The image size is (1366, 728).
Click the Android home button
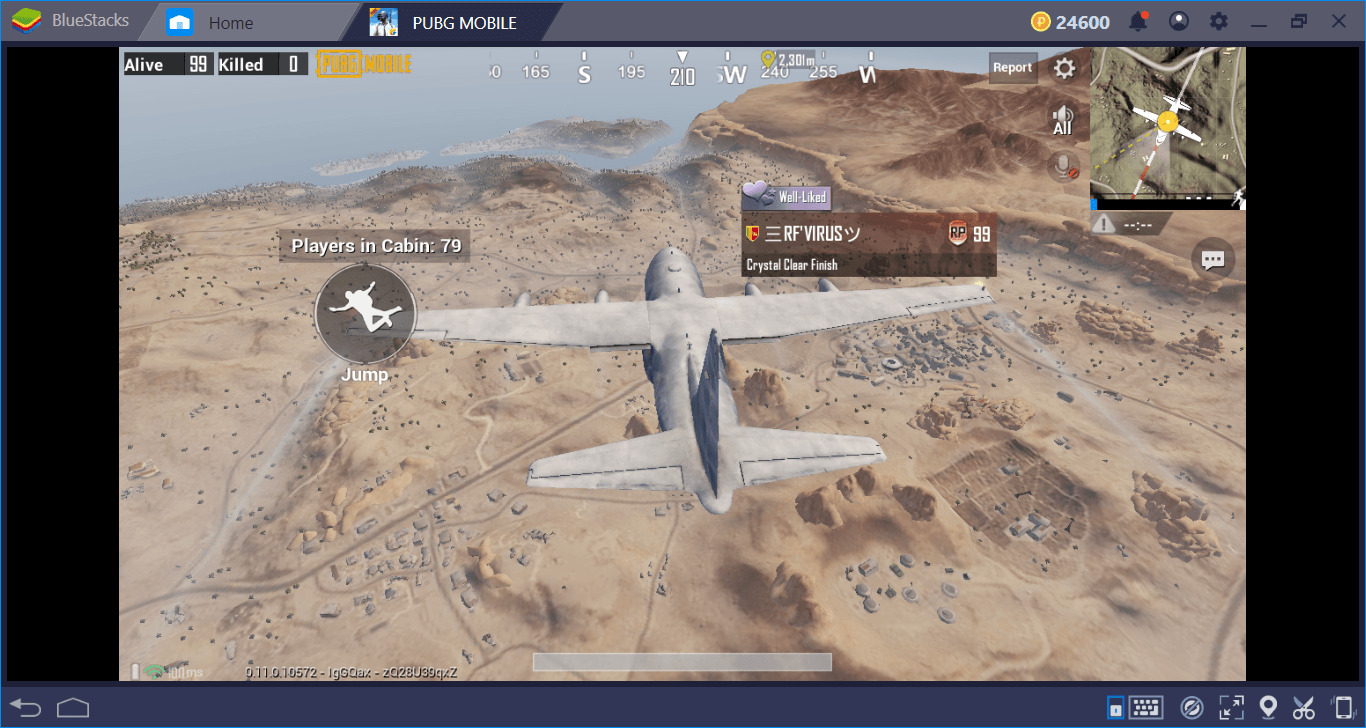[x=73, y=708]
